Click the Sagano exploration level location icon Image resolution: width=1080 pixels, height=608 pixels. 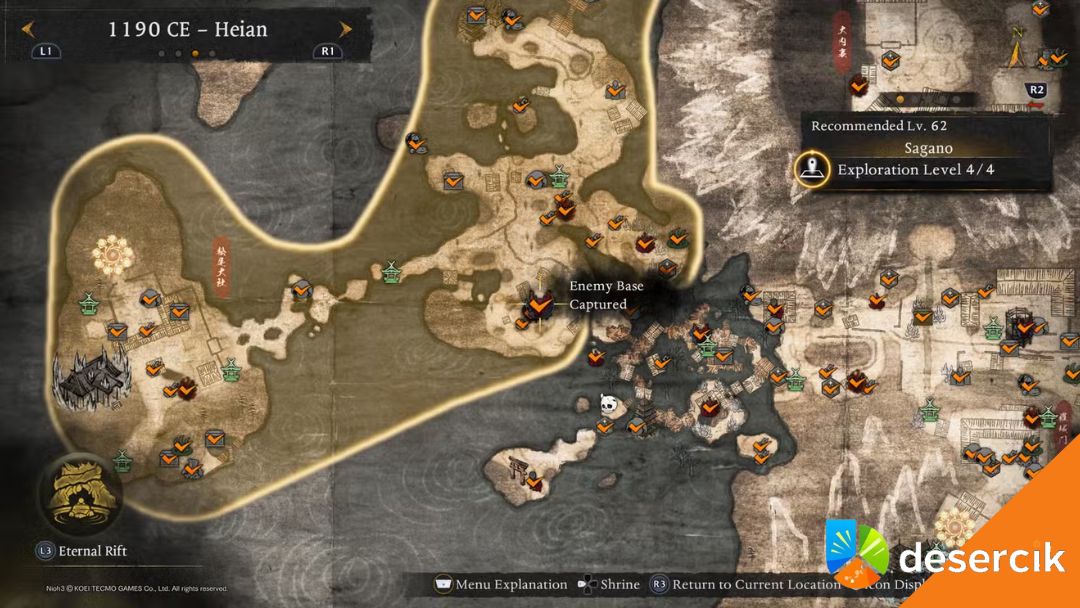pos(814,169)
